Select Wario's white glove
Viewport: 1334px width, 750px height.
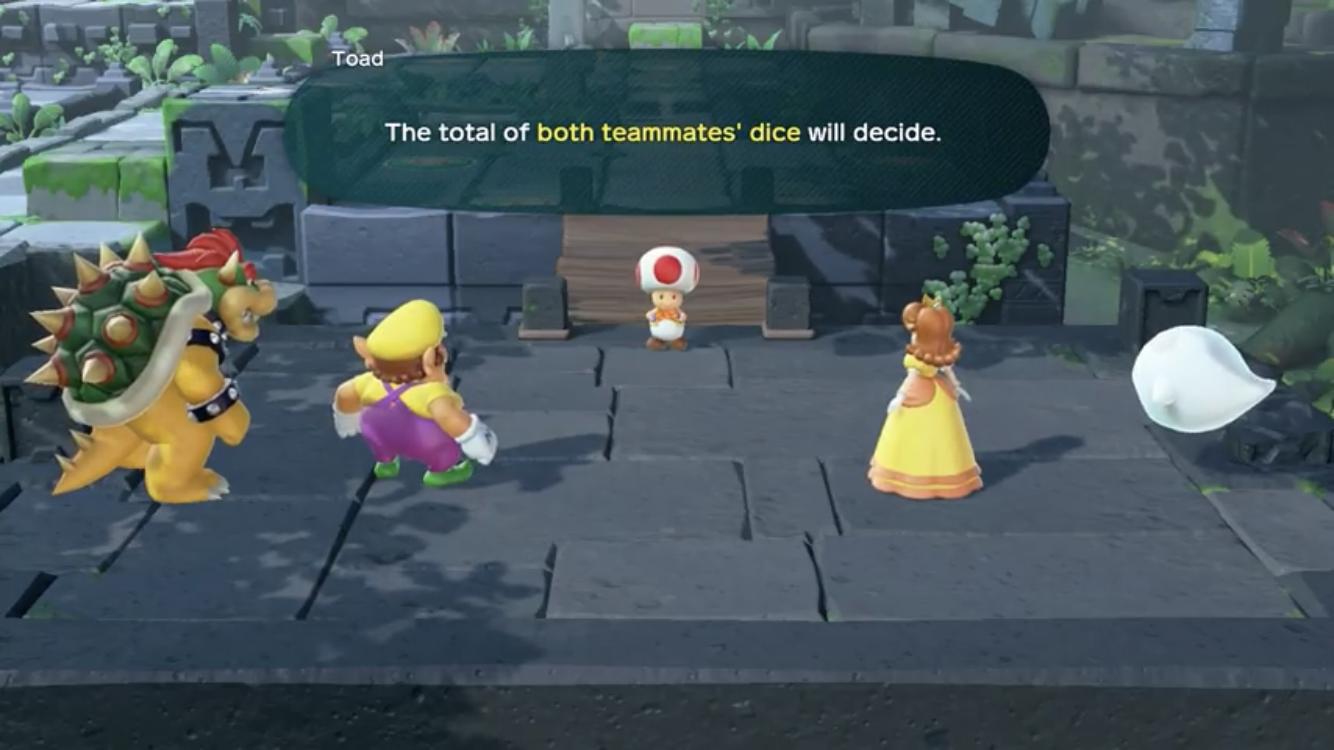pyautogui.click(x=480, y=435)
